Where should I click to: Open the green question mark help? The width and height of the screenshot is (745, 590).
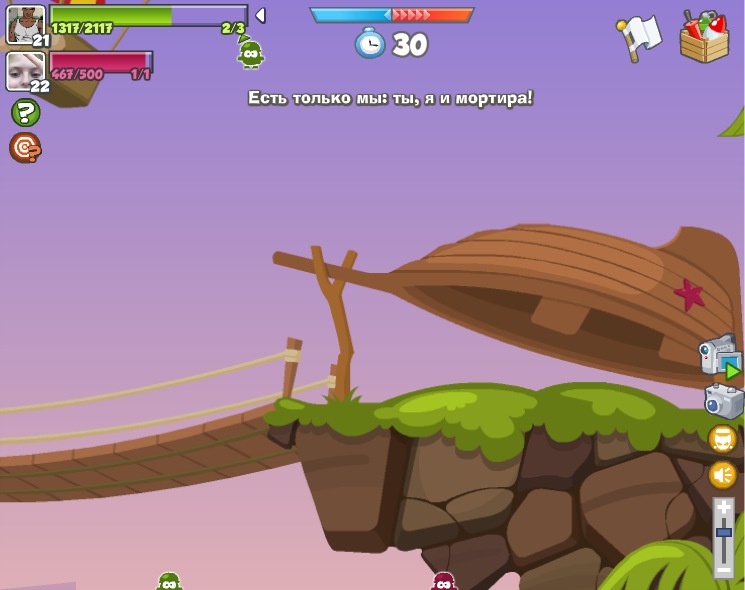pos(25,112)
